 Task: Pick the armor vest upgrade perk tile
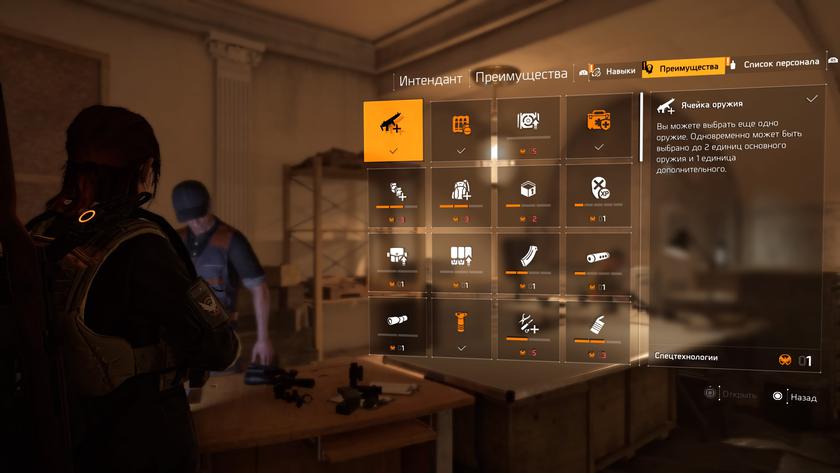[393, 262]
